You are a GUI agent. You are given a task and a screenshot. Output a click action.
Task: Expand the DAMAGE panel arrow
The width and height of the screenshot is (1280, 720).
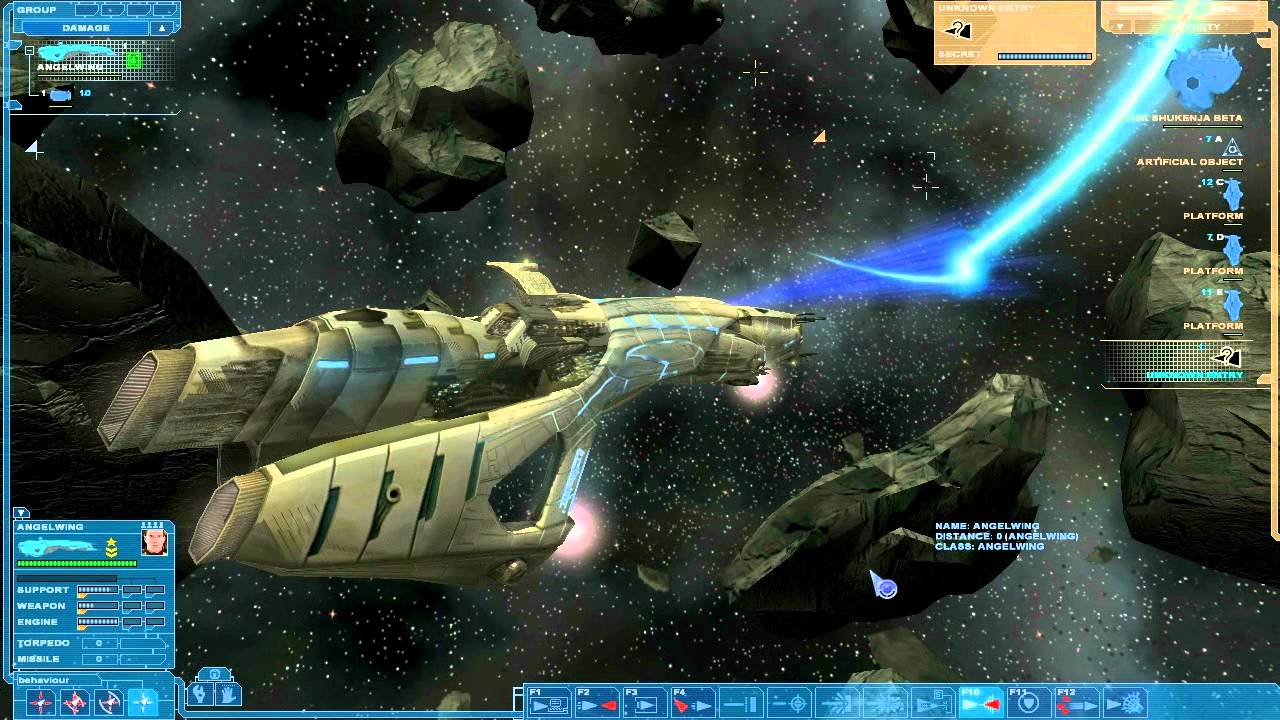(x=162, y=28)
